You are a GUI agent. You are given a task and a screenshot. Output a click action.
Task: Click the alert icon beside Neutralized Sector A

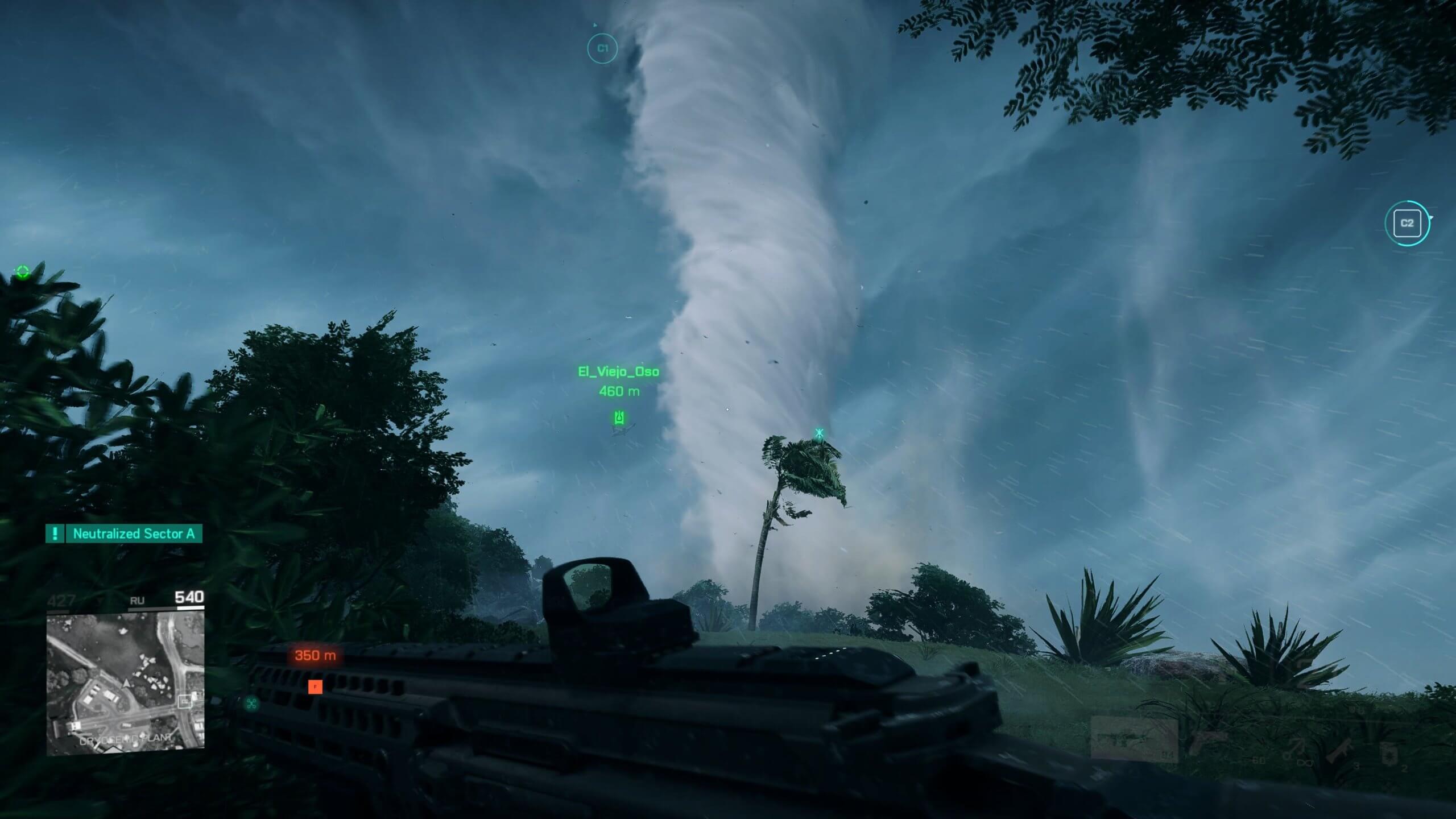55,533
